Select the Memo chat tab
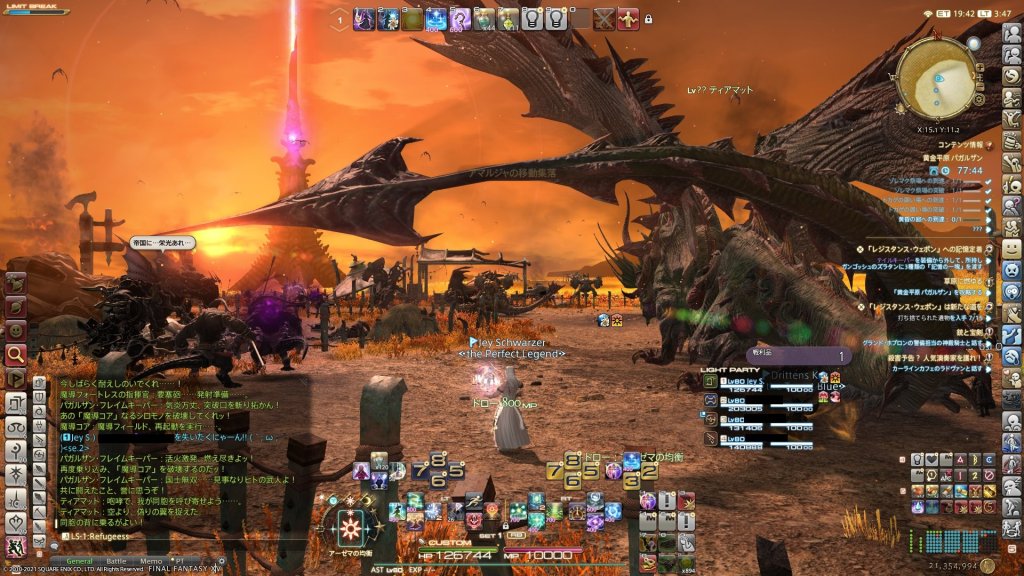This screenshot has width=1024, height=576. (150, 561)
